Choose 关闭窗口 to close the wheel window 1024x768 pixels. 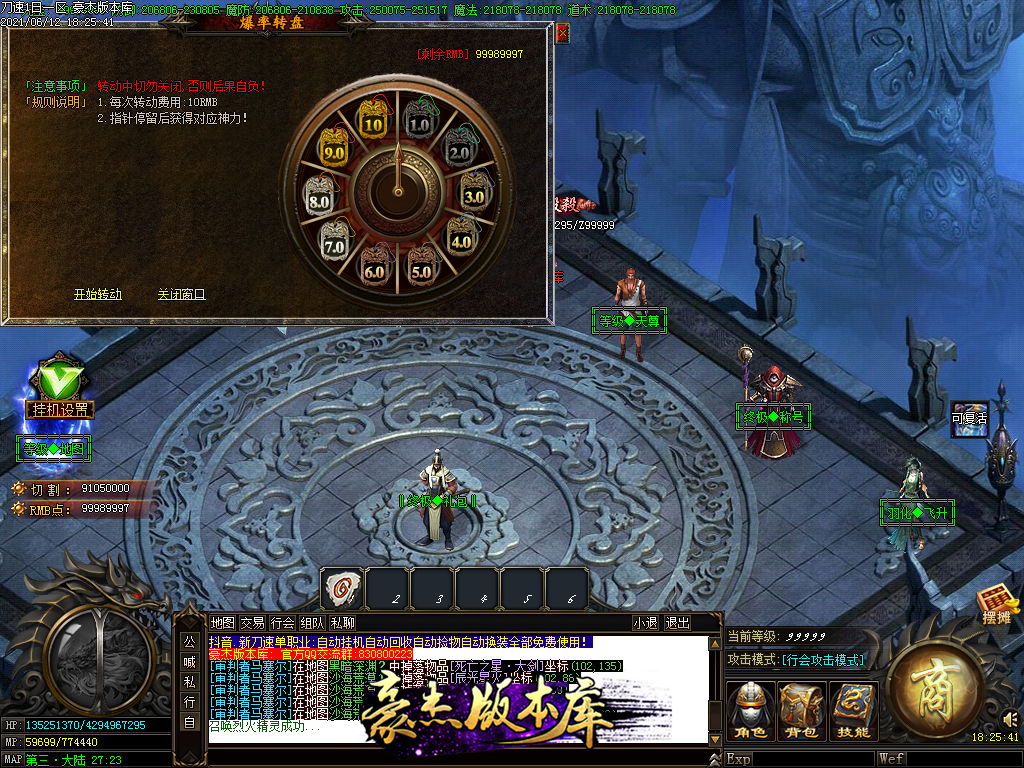click(x=181, y=294)
